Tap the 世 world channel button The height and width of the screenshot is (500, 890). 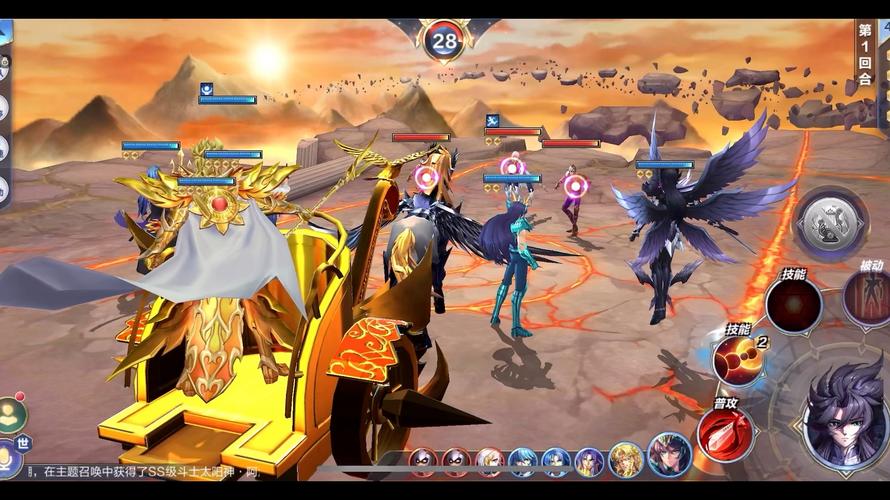pos(17,441)
